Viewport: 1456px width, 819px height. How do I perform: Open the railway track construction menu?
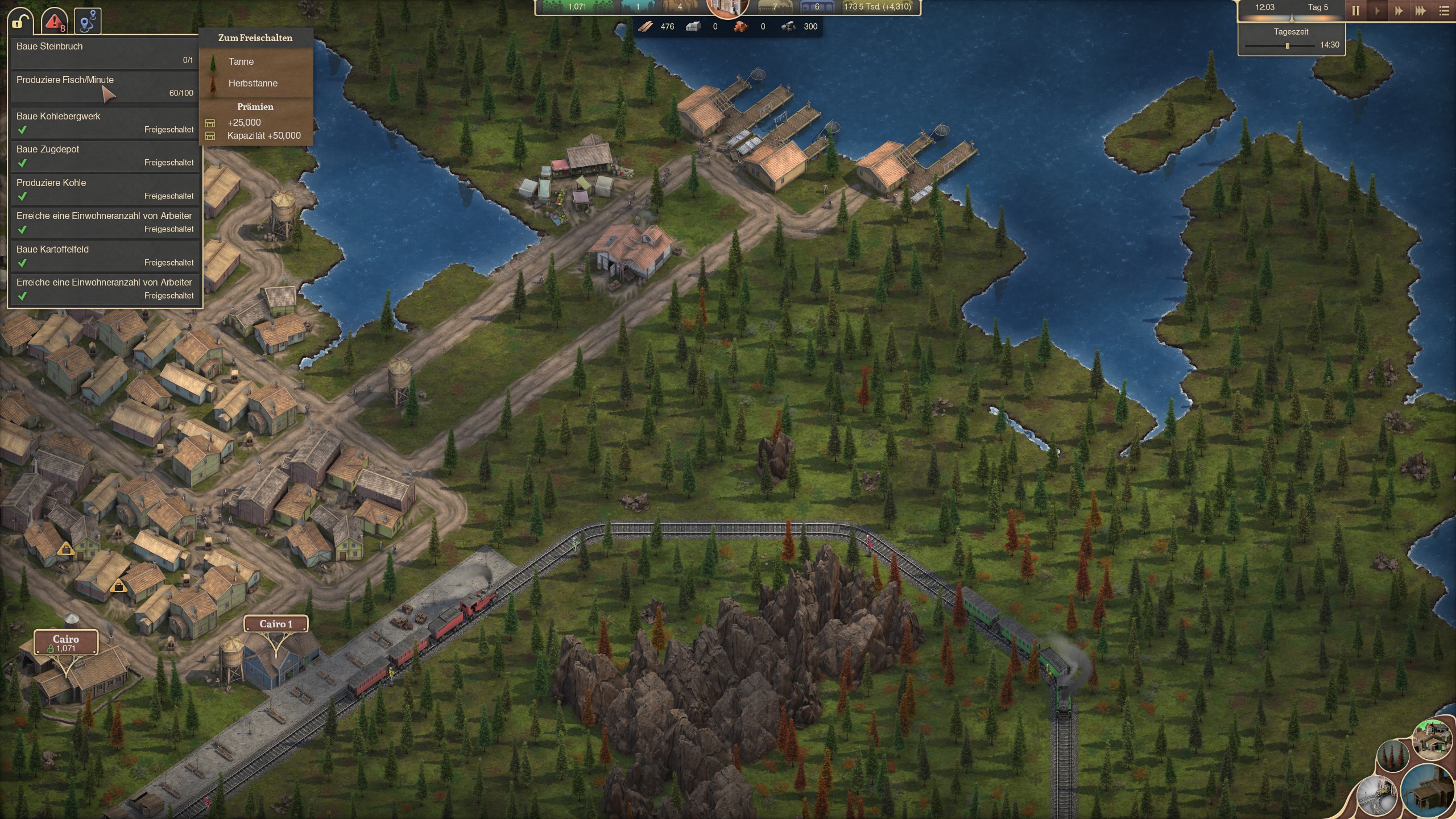tap(1377, 795)
